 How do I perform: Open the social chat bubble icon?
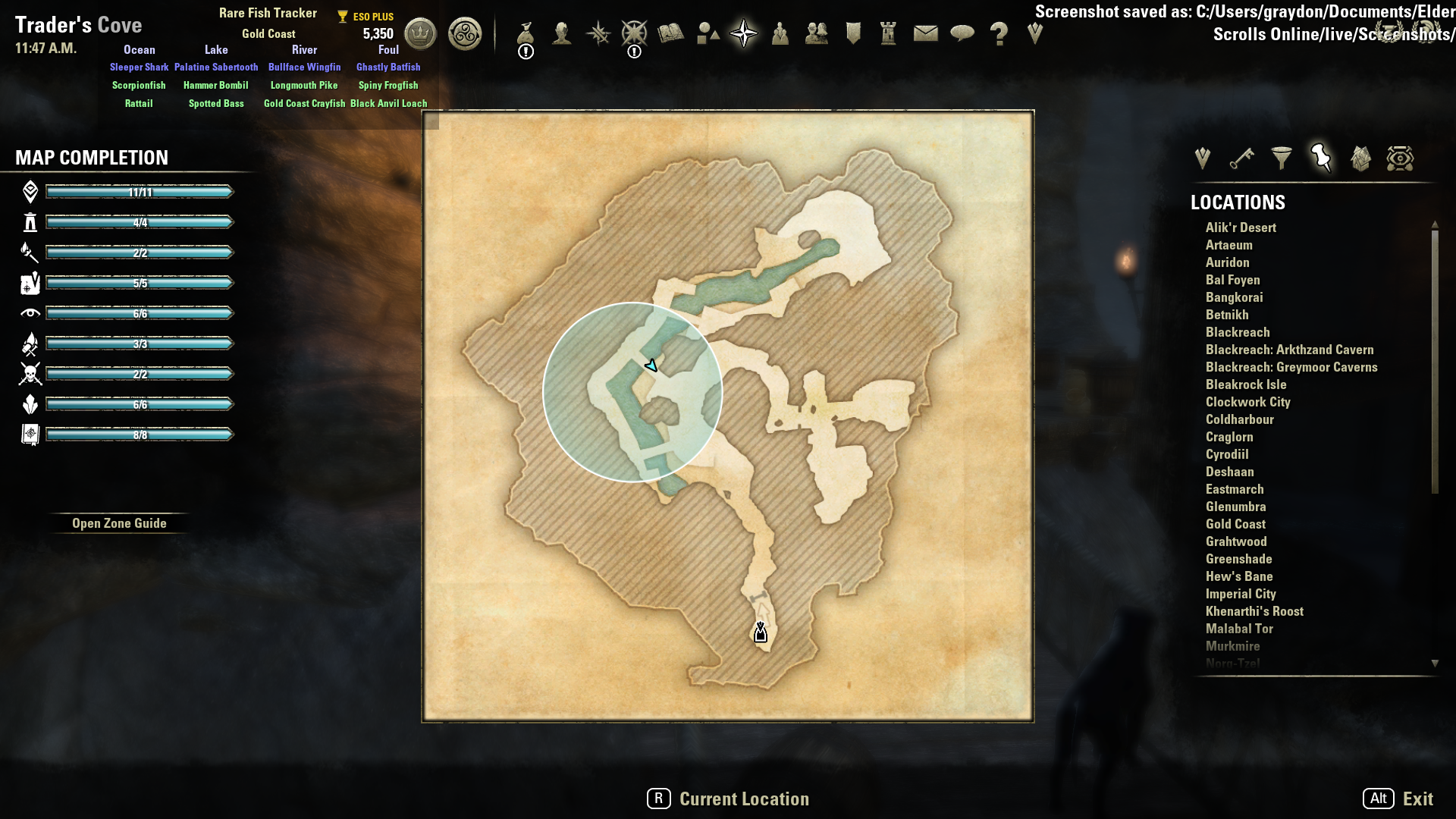(962, 34)
